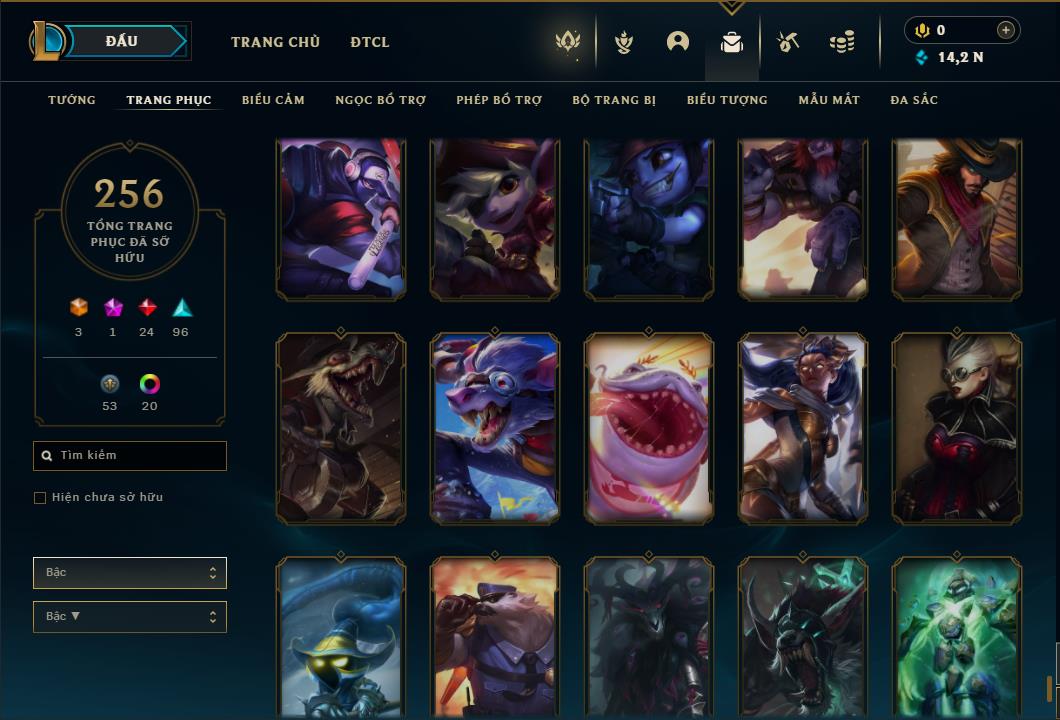
Task: Open the ĐTCL menu entry
Action: (370, 42)
